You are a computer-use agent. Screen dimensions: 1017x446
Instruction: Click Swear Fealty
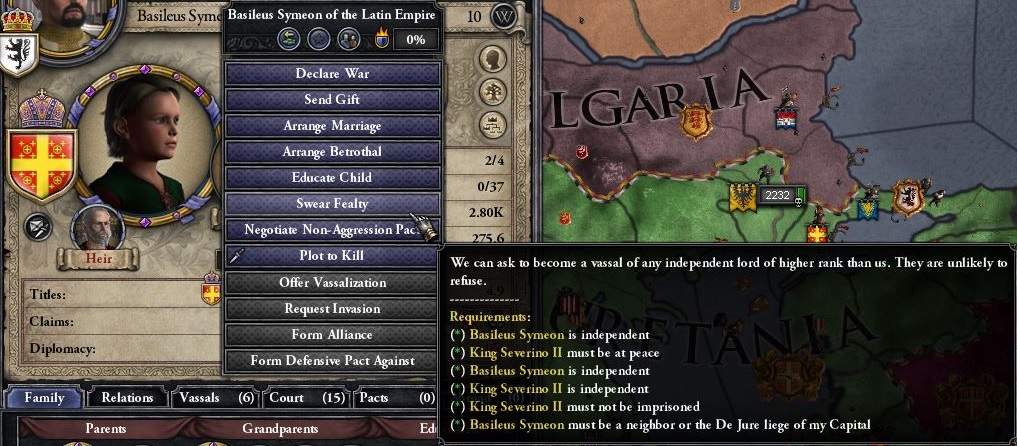(332, 204)
